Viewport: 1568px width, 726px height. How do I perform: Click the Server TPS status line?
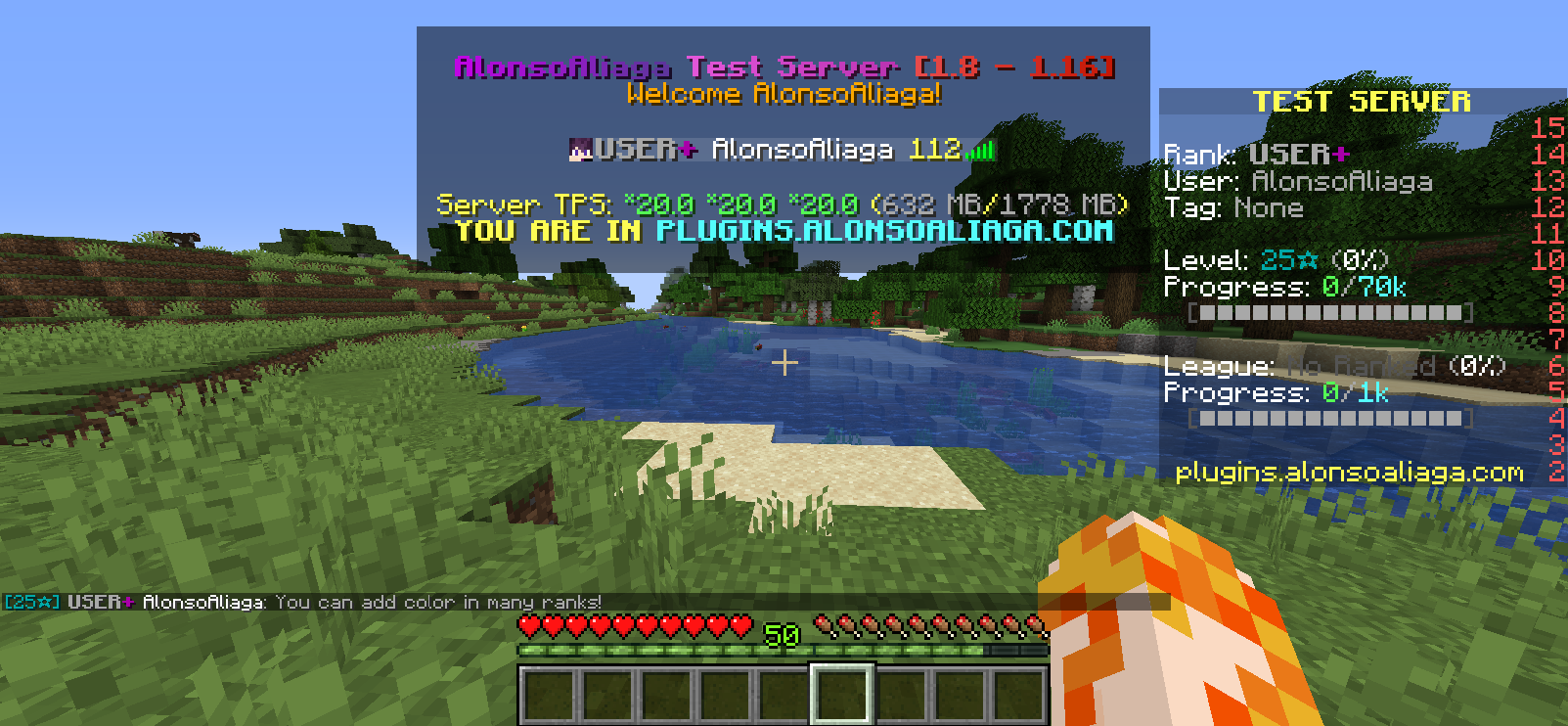(x=781, y=205)
